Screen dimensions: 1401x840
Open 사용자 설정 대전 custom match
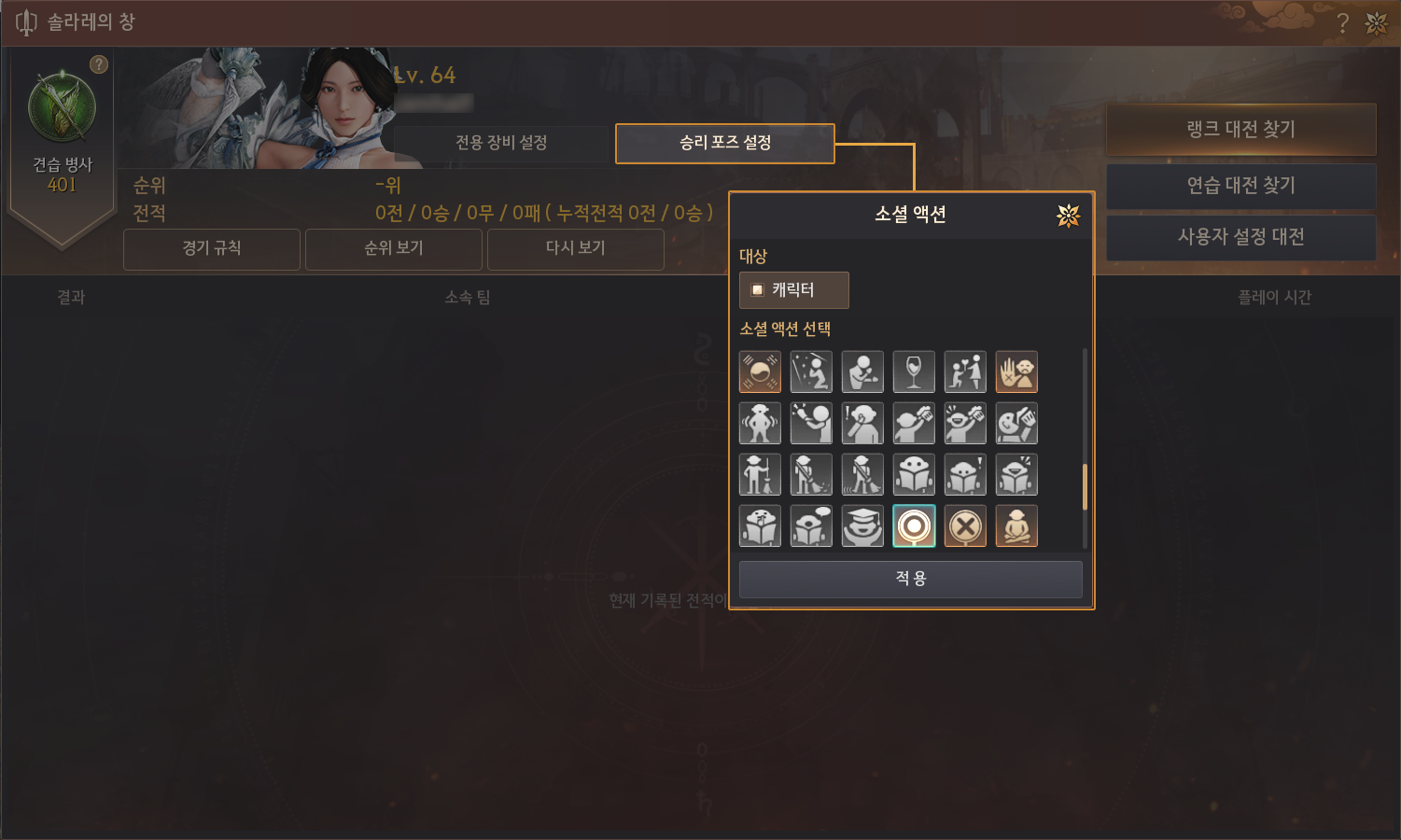pos(1240,237)
